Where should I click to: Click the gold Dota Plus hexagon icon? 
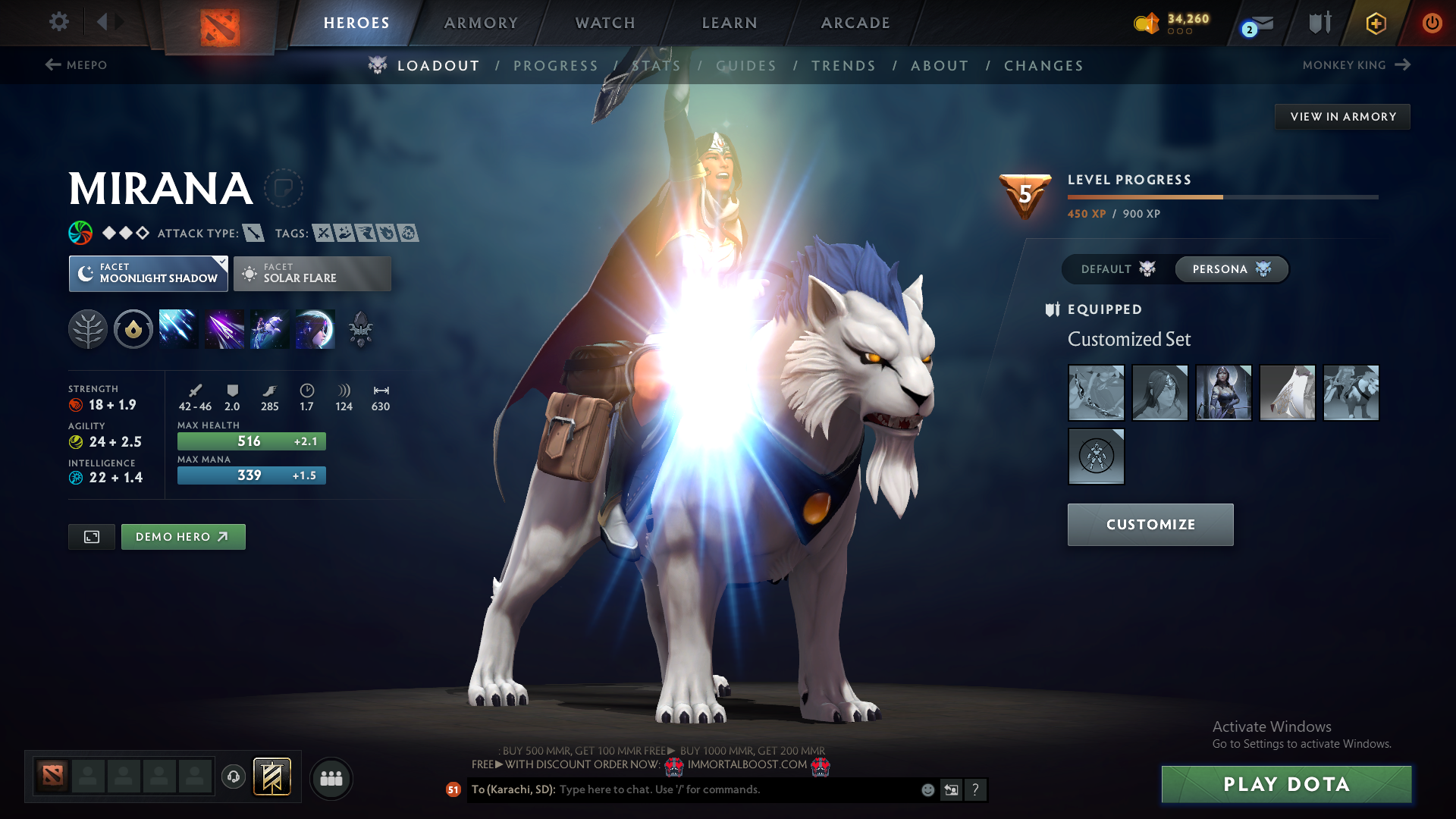[1375, 23]
